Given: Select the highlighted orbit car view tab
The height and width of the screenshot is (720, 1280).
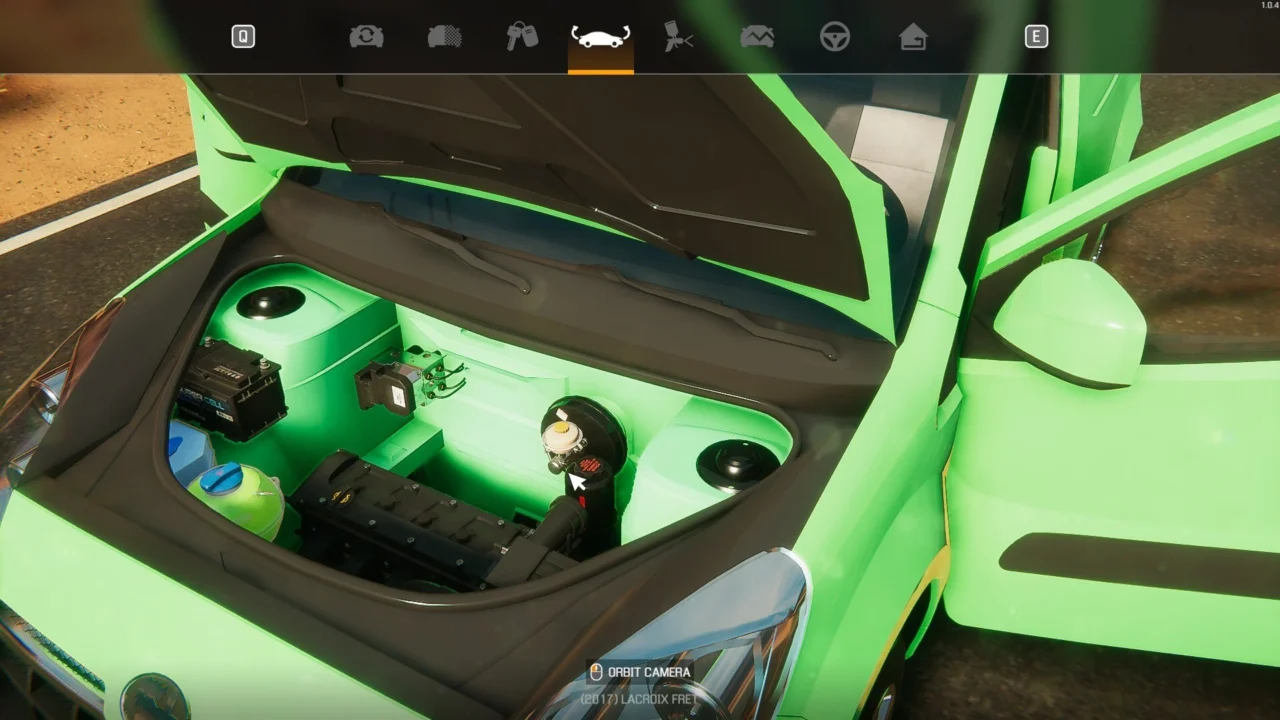Looking at the screenshot, I should (600, 38).
